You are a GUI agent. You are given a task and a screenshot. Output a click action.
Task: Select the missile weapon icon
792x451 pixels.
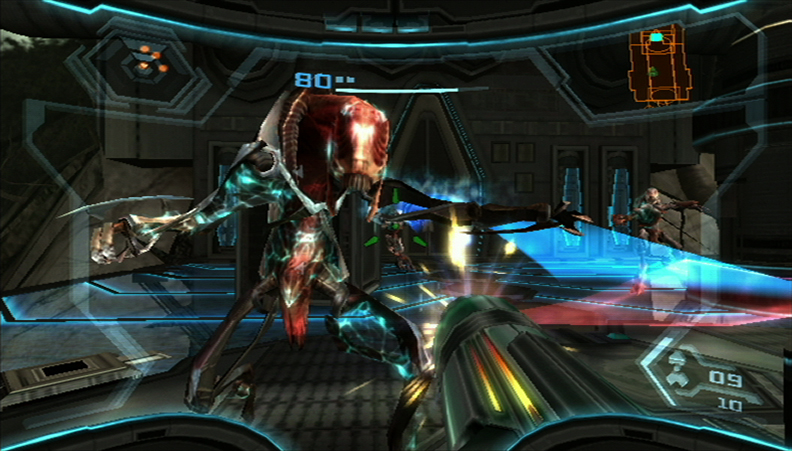pos(678,372)
